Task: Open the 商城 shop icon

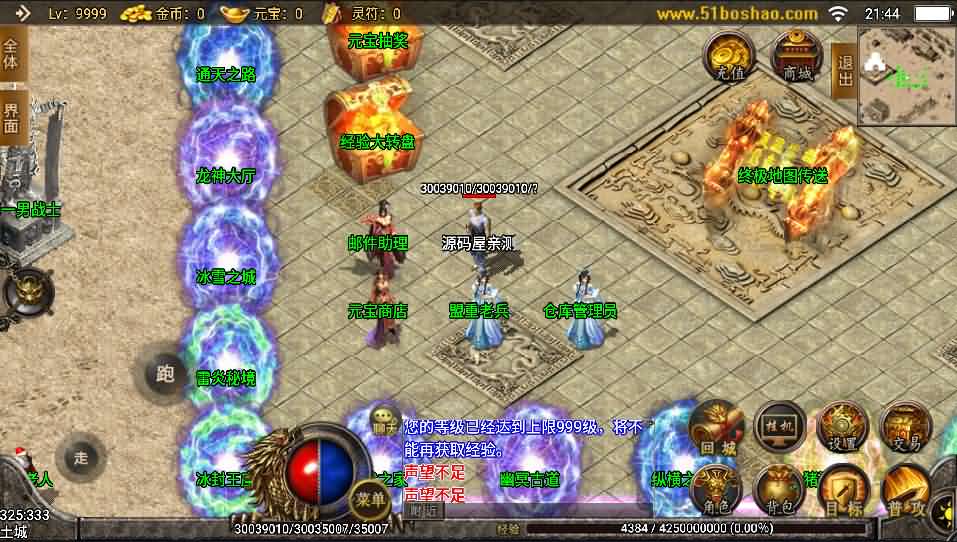Action: click(x=797, y=56)
